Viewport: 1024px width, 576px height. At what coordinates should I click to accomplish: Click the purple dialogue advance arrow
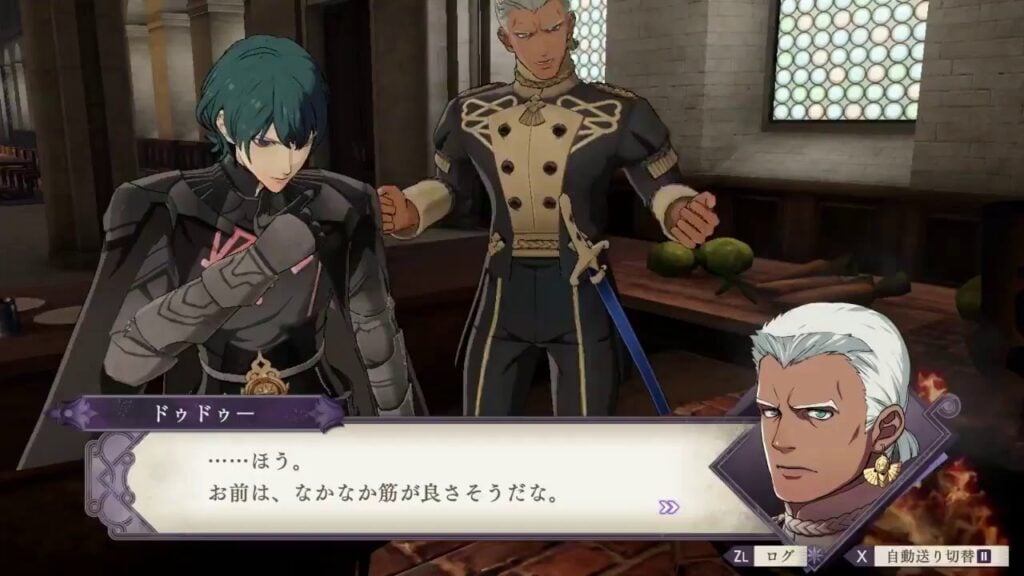(x=669, y=507)
